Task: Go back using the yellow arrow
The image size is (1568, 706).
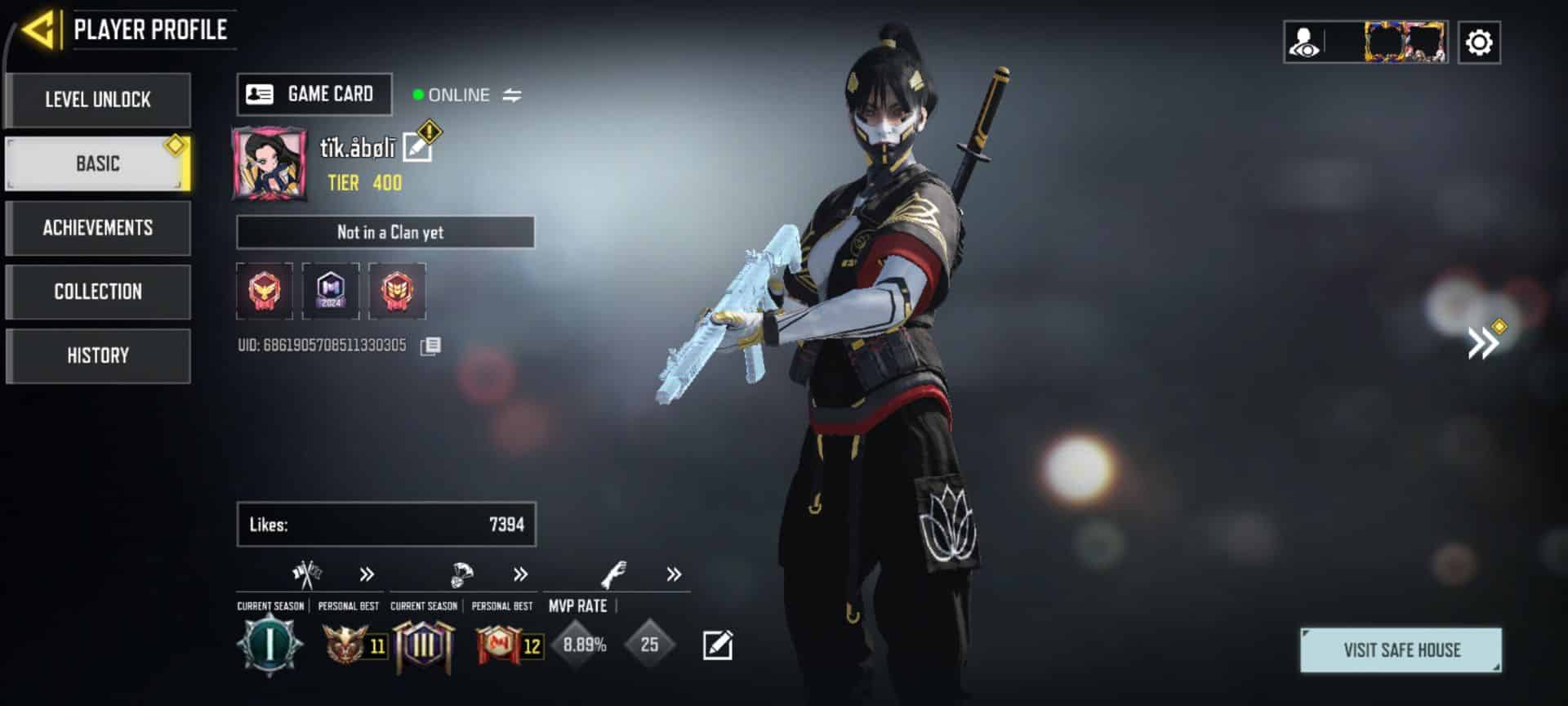Action: [38, 30]
